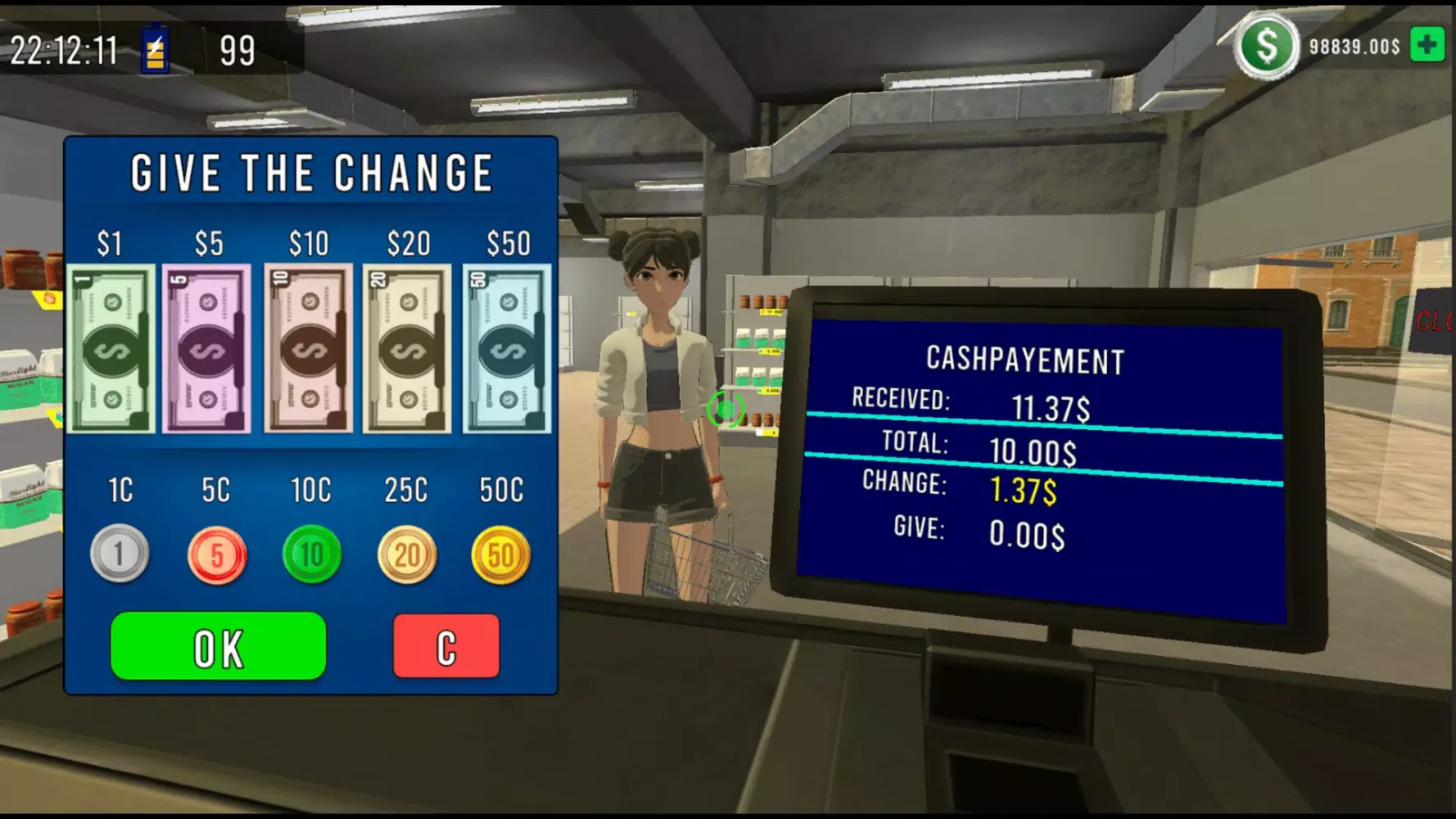Add a 50C yellow coin

click(x=500, y=555)
